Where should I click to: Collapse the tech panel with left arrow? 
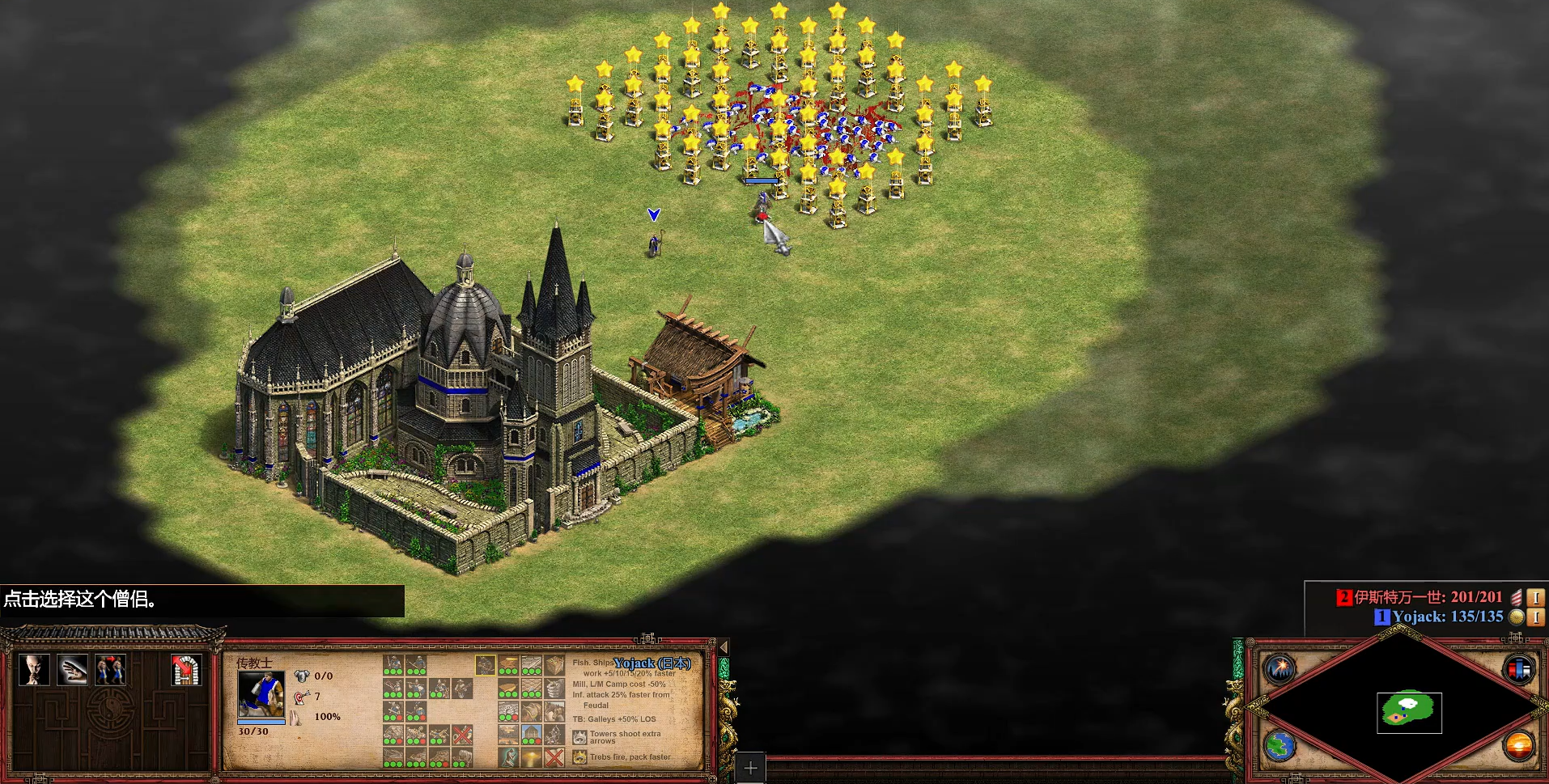coord(724,647)
